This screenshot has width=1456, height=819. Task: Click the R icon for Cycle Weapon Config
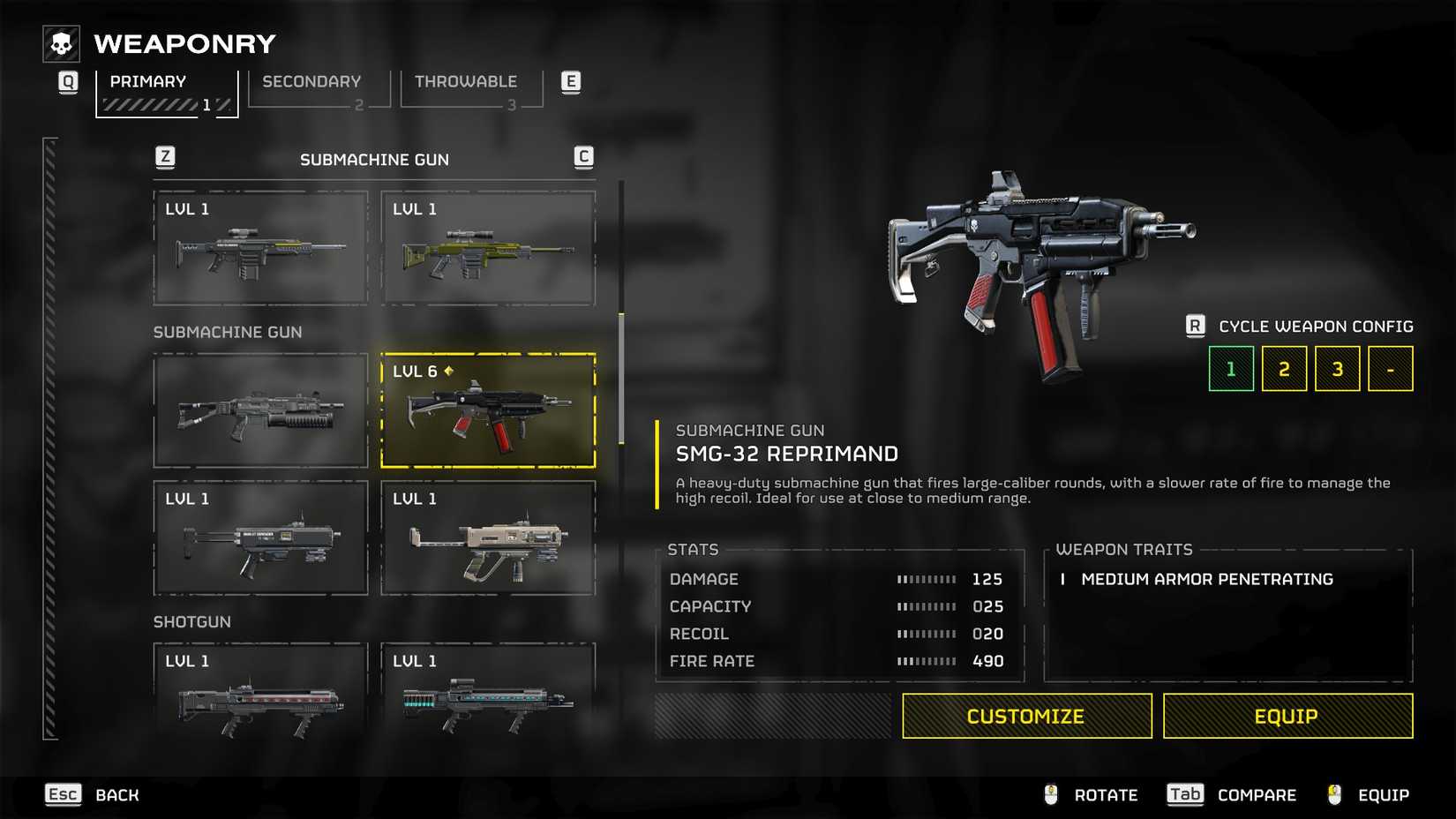pyautogui.click(x=1196, y=326)
